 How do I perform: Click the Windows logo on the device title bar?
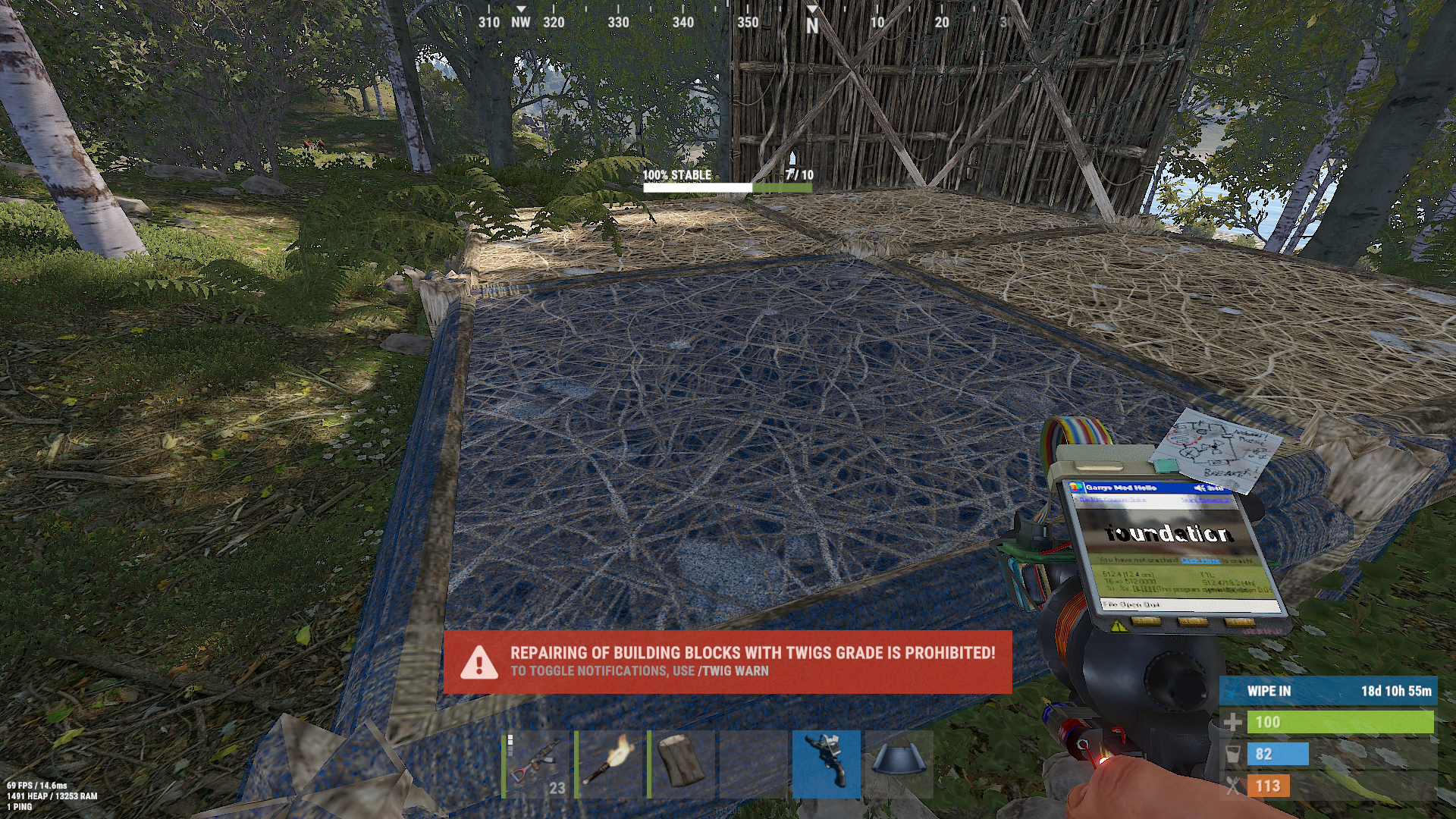point(1076,488)
